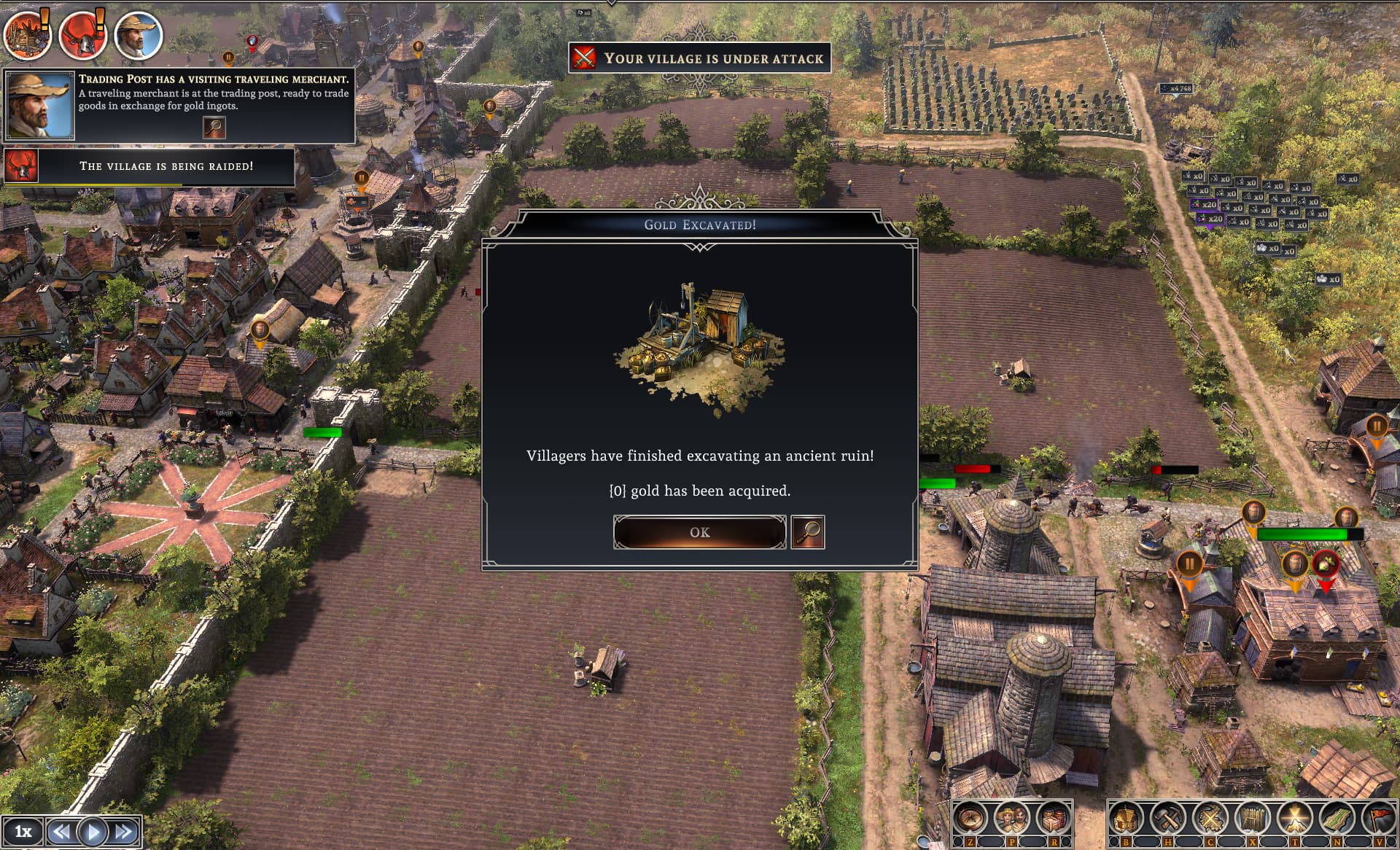Screen dimensions: 1400x850
Task: Open the burning building alert icon
Action: [x=27, y=34]
